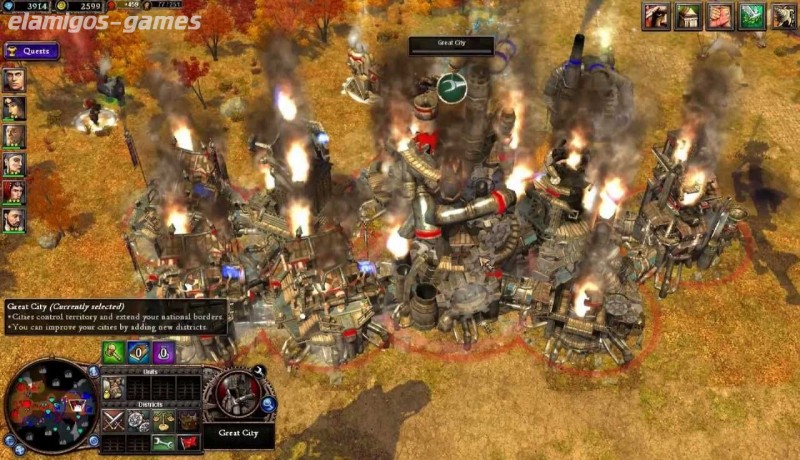Set rally point with the red flag
The image size is (800, 460).
point(188,443)
